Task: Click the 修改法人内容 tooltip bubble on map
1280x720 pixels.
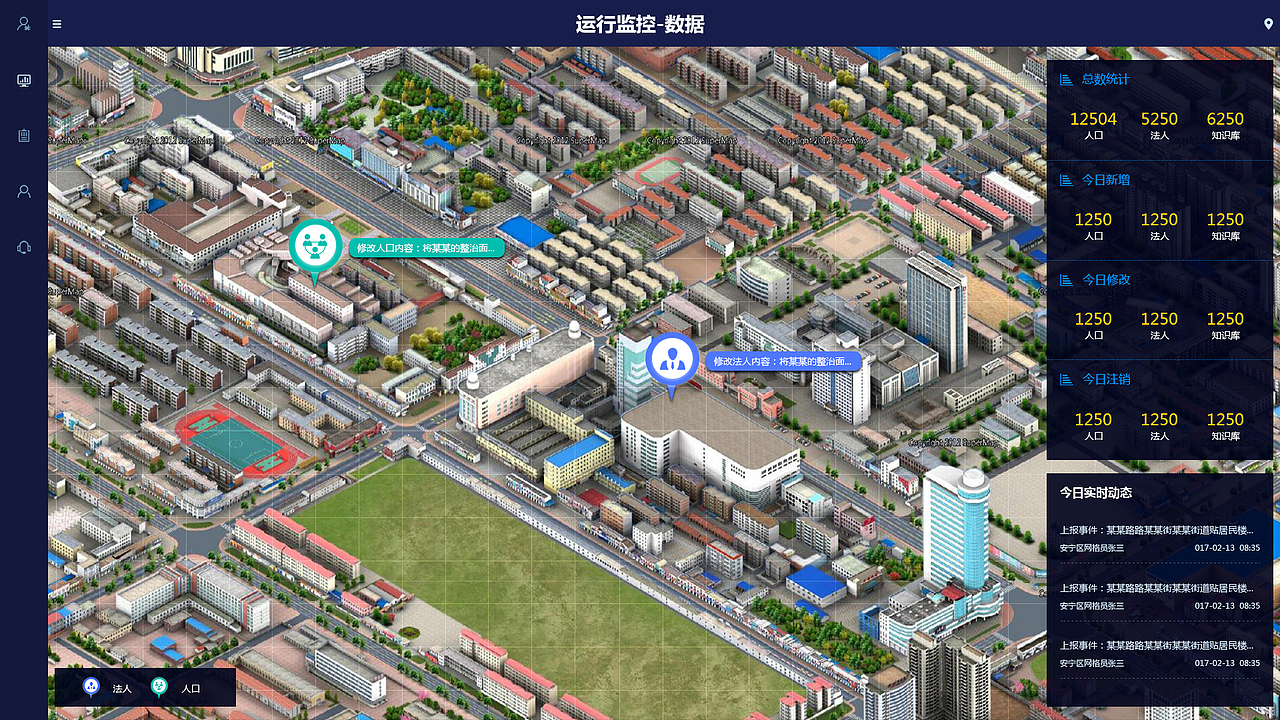Action: (x=785, y=361)
